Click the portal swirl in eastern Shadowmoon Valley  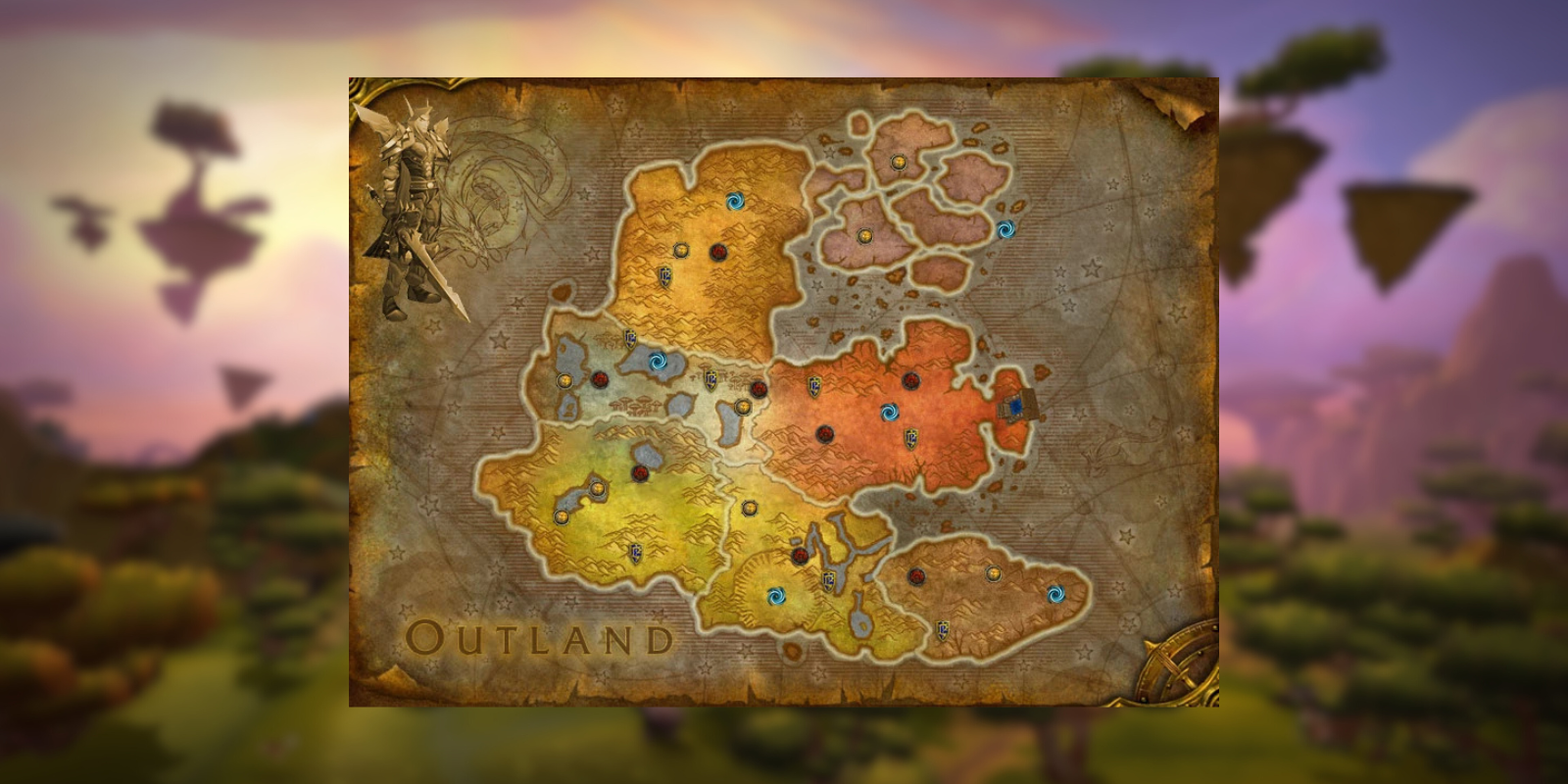point(1056,596)
